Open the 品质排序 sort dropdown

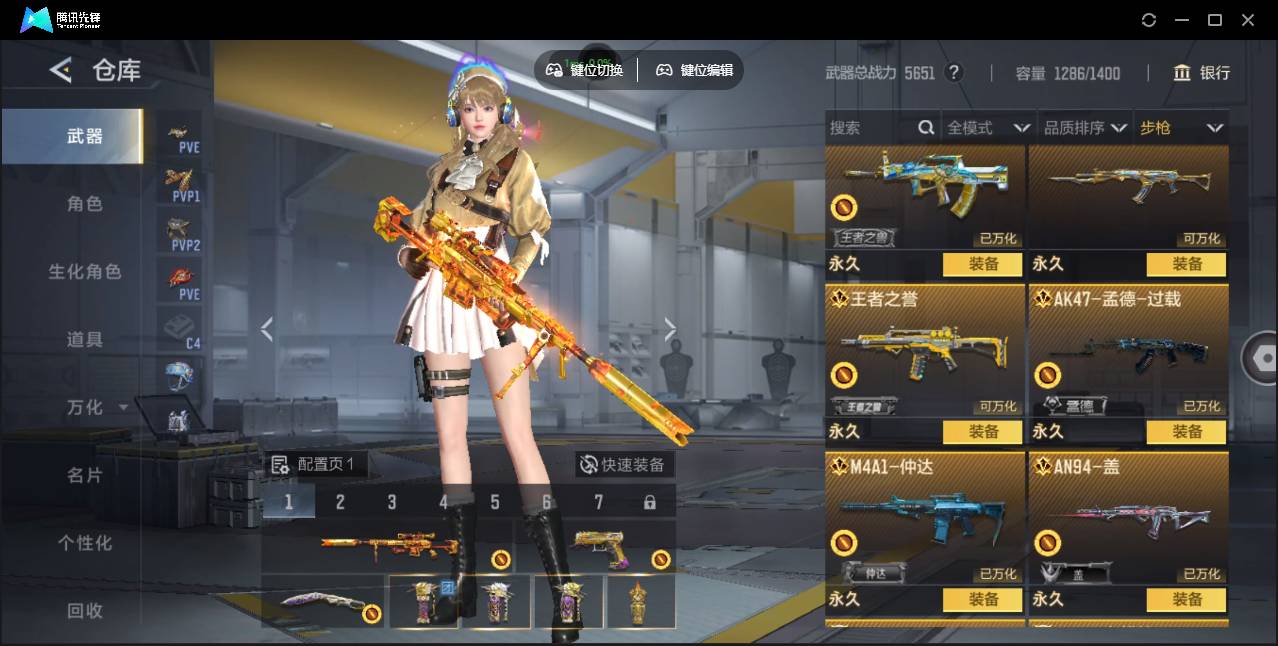[x=1085, y=128]
